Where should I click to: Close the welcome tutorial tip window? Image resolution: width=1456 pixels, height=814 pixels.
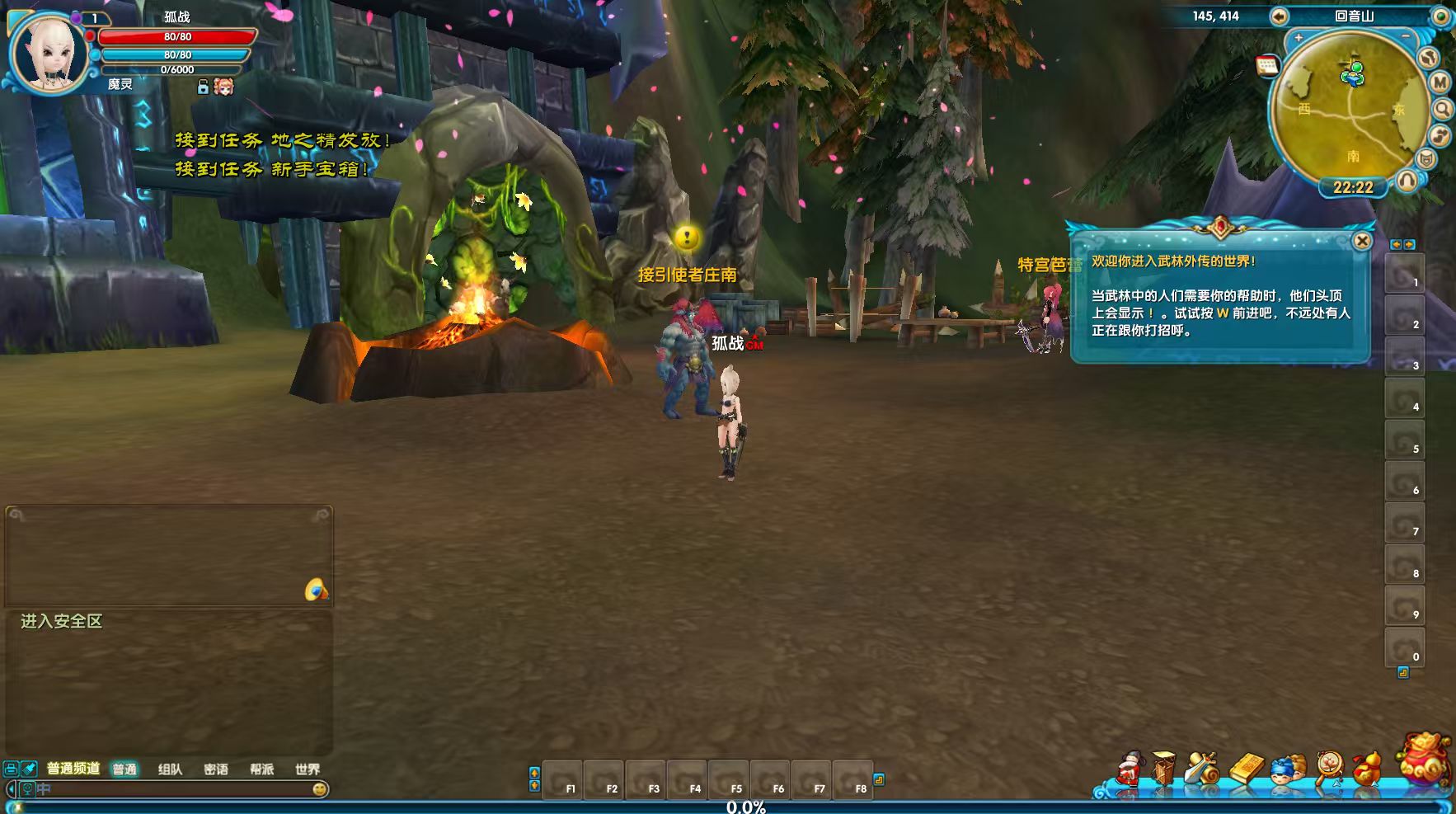(x=1362, y=241)
